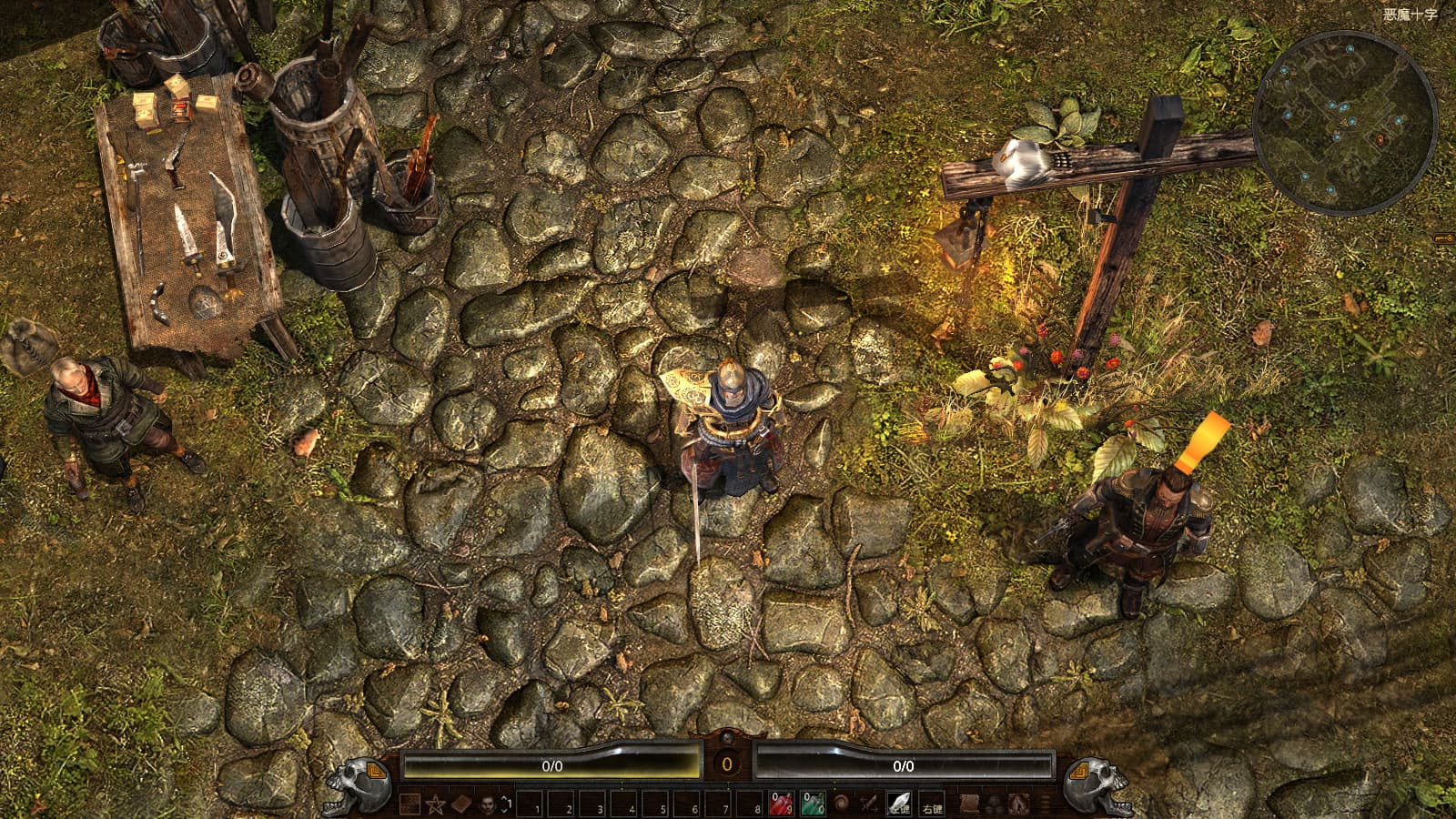The height and width of the screenshot is (819, 1456).
Task: Click the crossed swords icon
Action: (x=870, y=804)
